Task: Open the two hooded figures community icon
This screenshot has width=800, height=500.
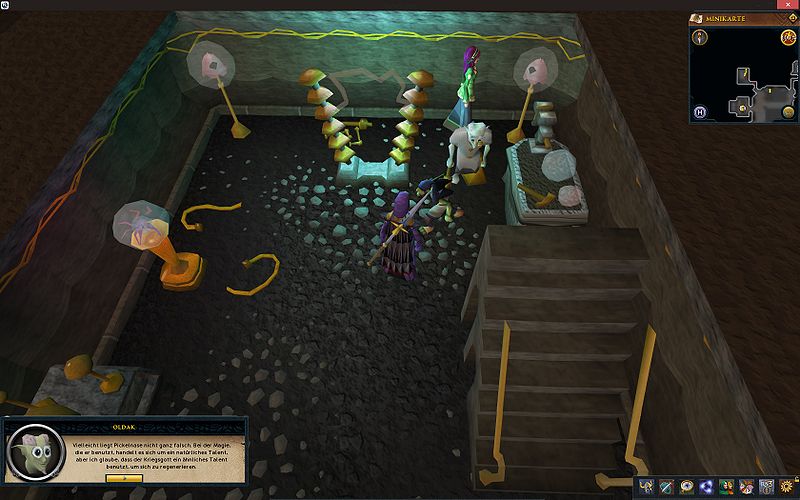Action: click(x=726, y=487)
